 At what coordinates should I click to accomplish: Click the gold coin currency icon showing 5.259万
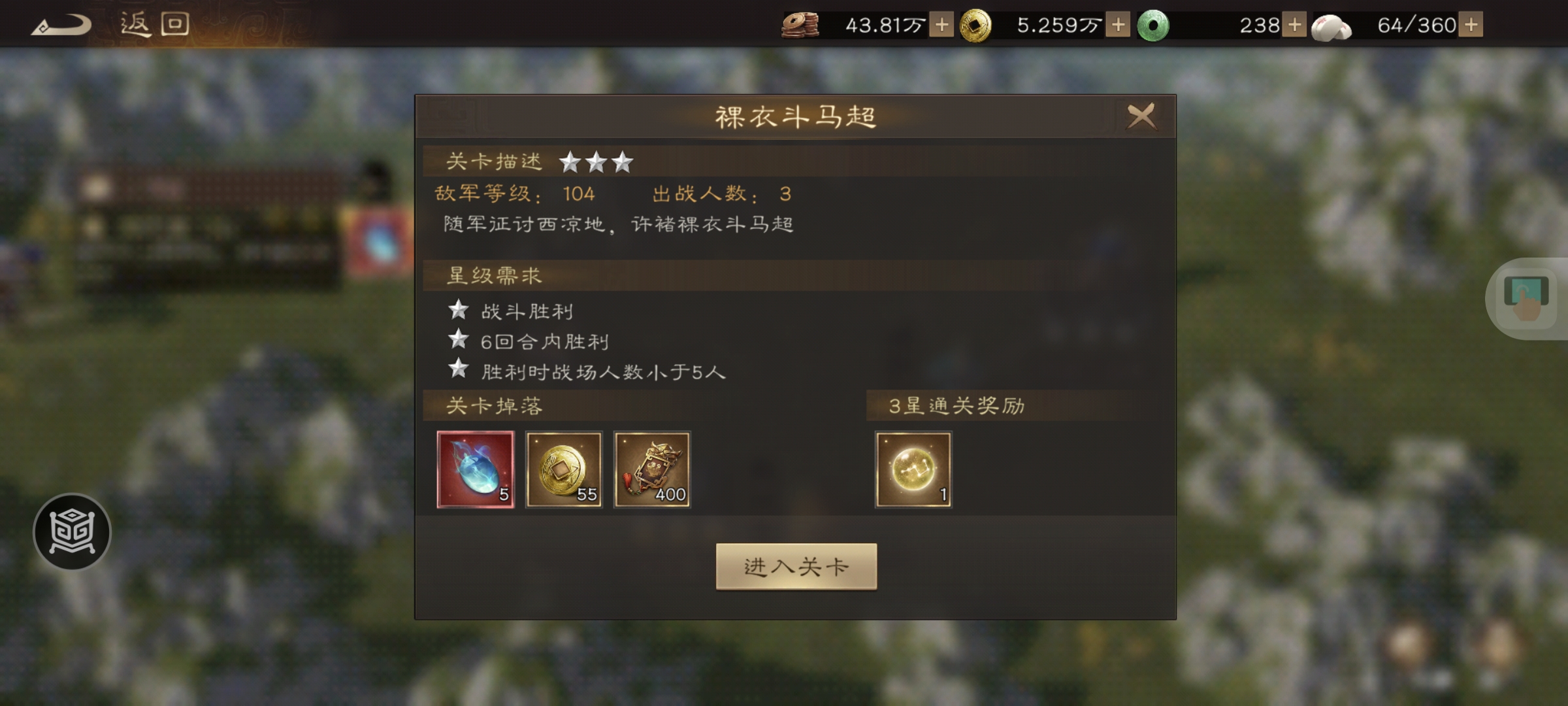(976, 26)
